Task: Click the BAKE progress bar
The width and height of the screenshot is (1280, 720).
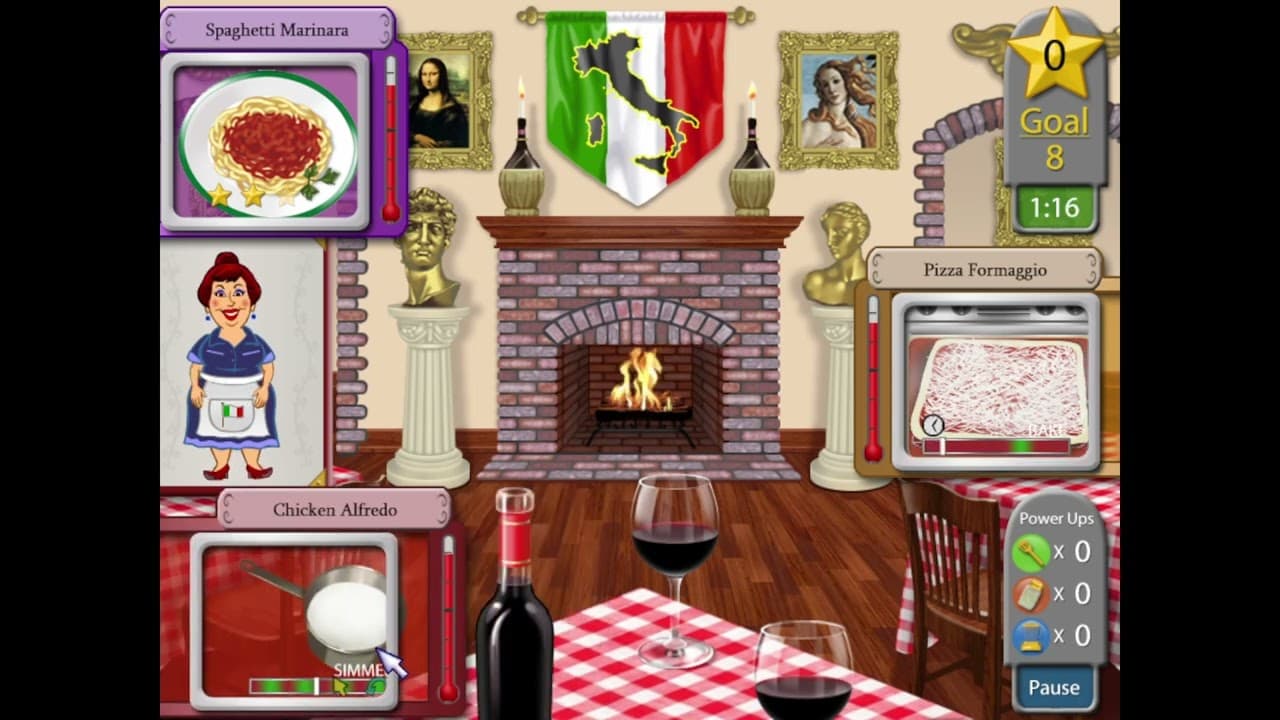Action: point(995,447)
